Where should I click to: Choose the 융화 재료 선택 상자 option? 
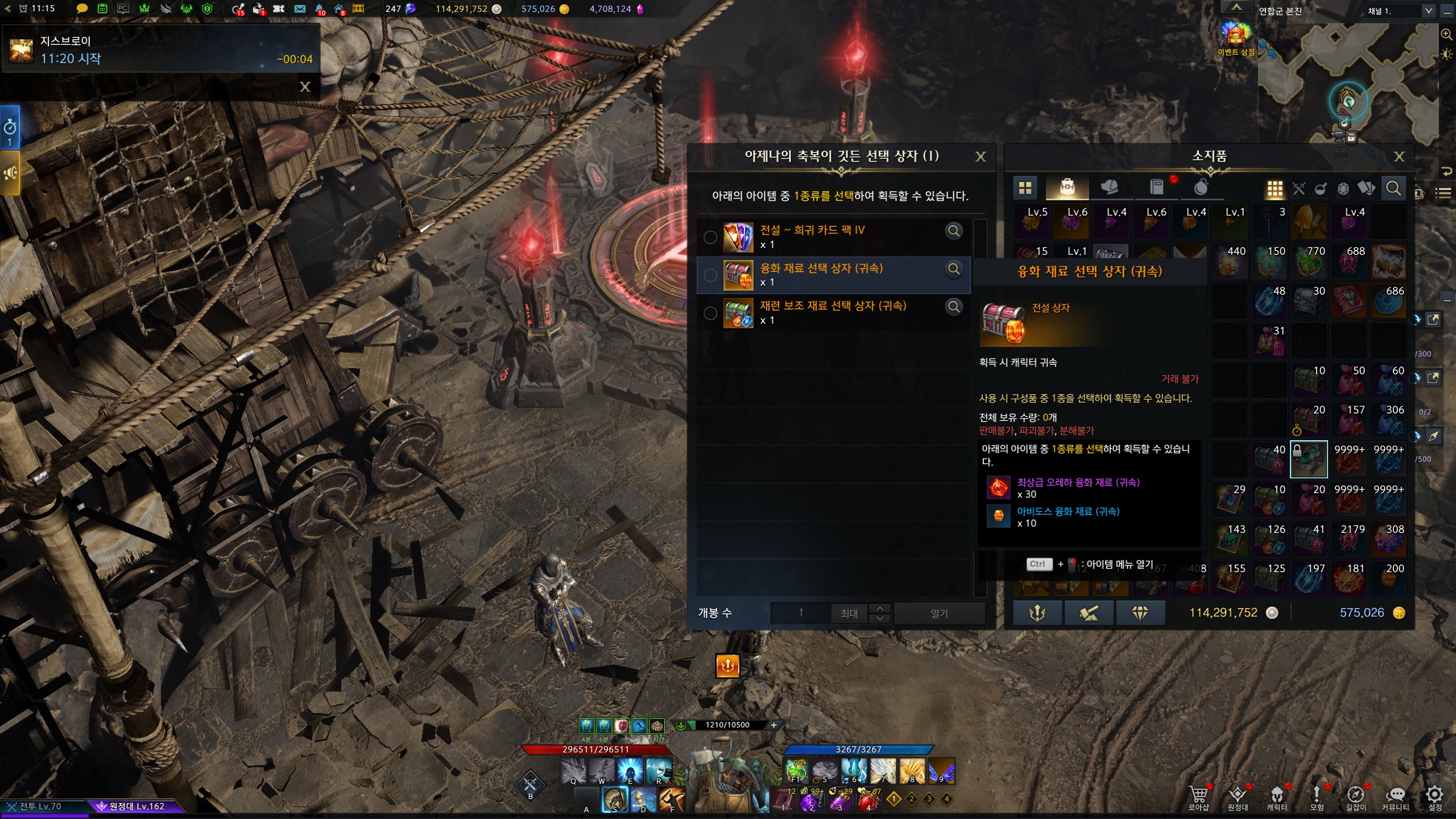(x=710, y=275)
